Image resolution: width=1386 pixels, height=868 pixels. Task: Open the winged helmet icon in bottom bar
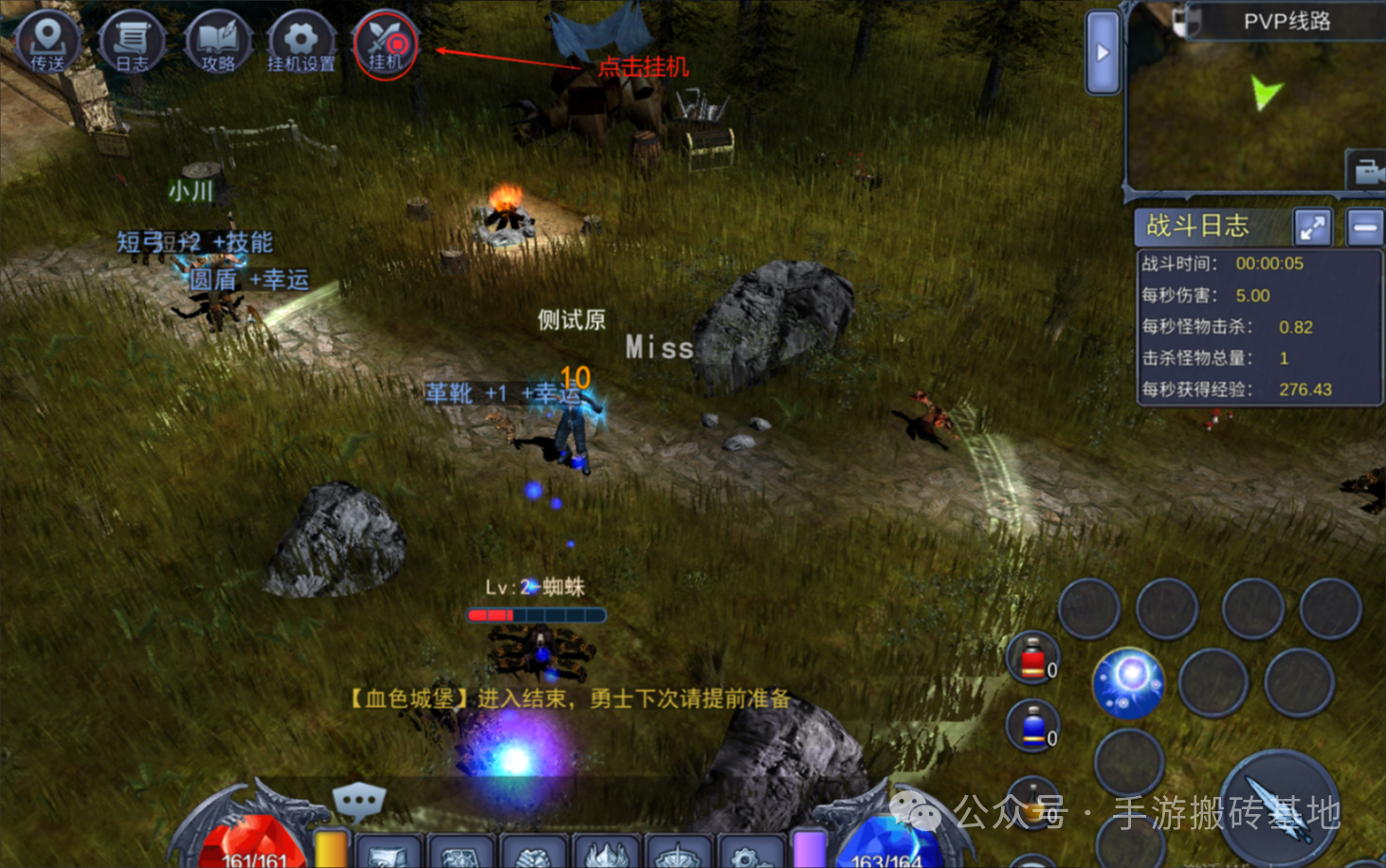(607, 853)
